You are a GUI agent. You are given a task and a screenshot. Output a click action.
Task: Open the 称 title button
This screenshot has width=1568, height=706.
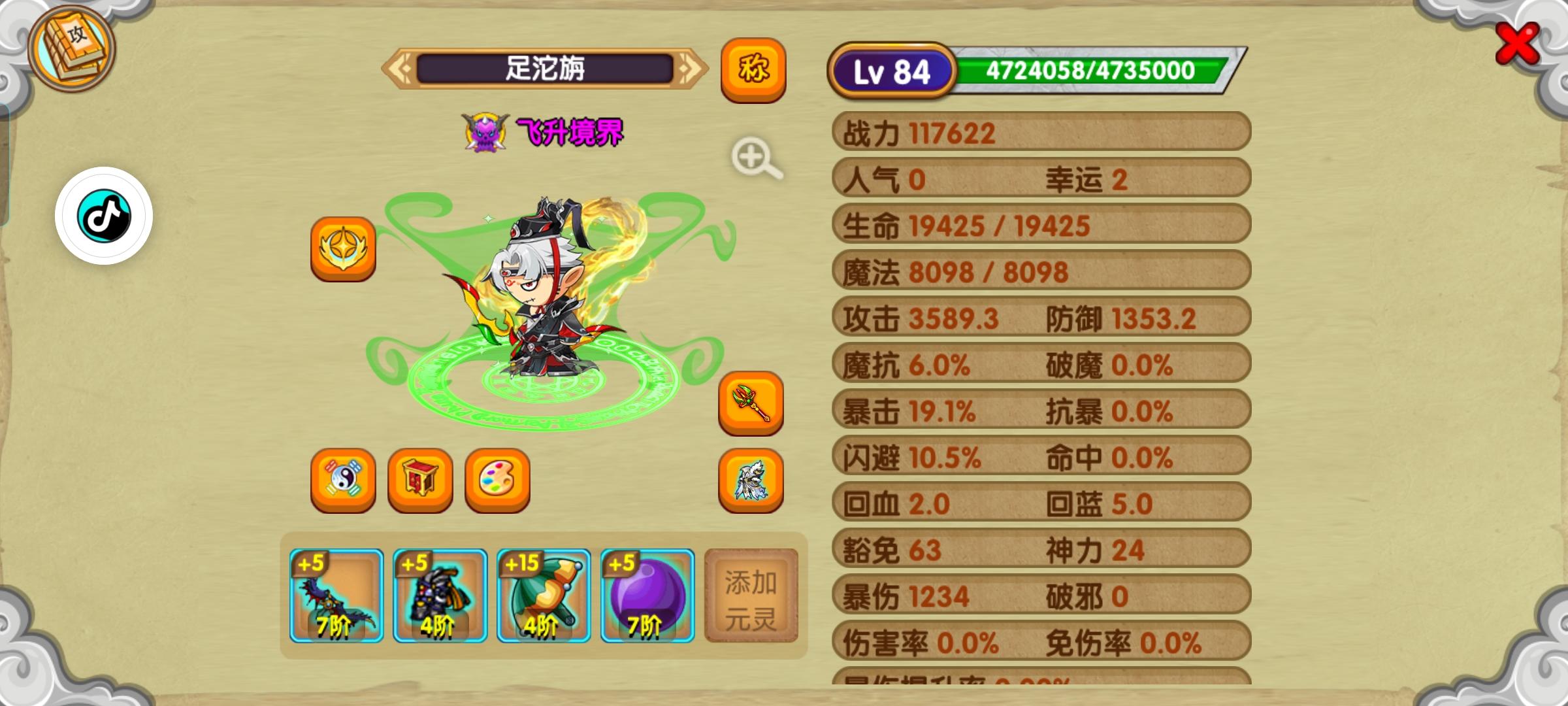click(753, 69)
